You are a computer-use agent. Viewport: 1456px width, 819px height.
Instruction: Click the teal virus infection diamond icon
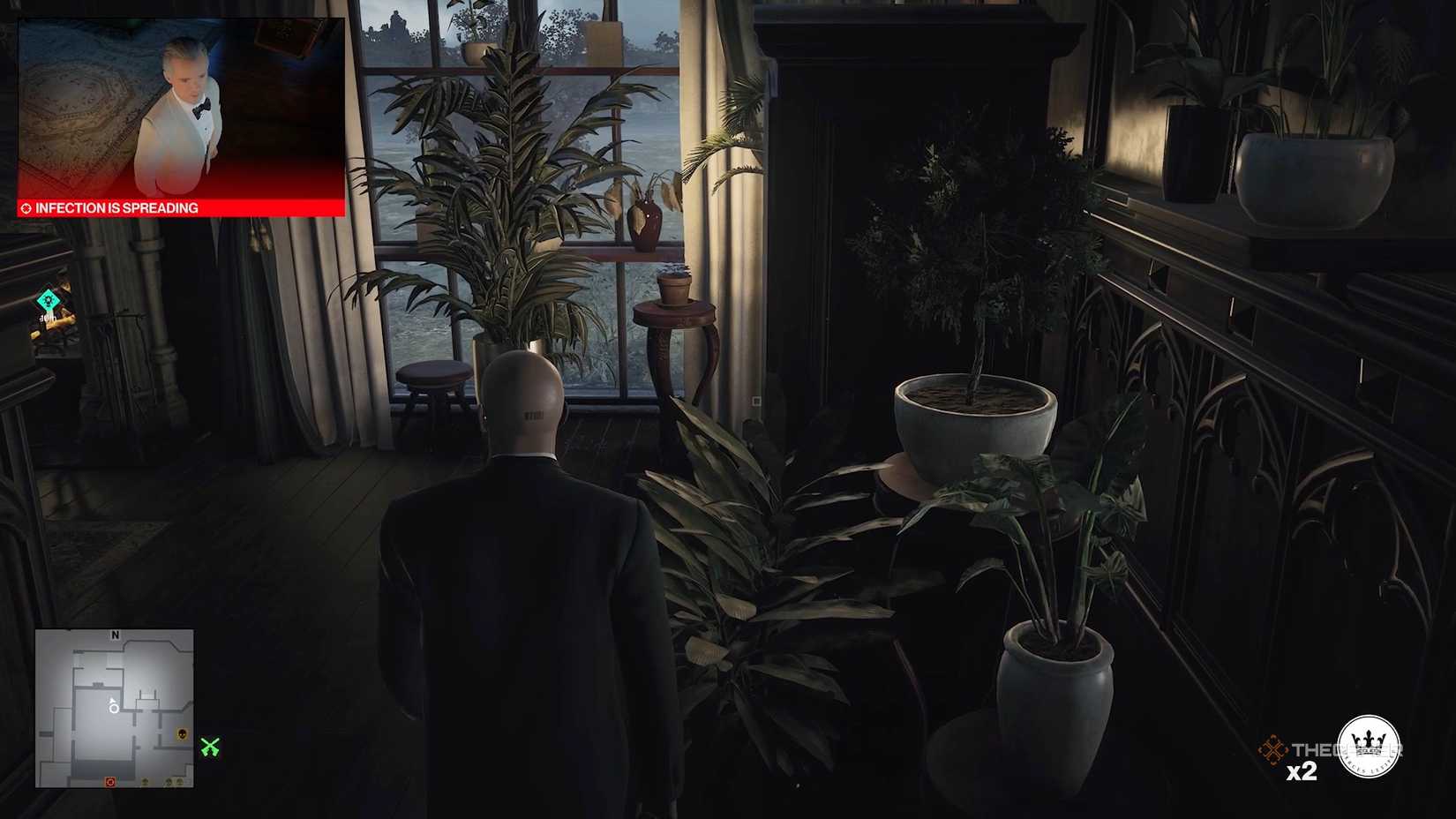49,300
